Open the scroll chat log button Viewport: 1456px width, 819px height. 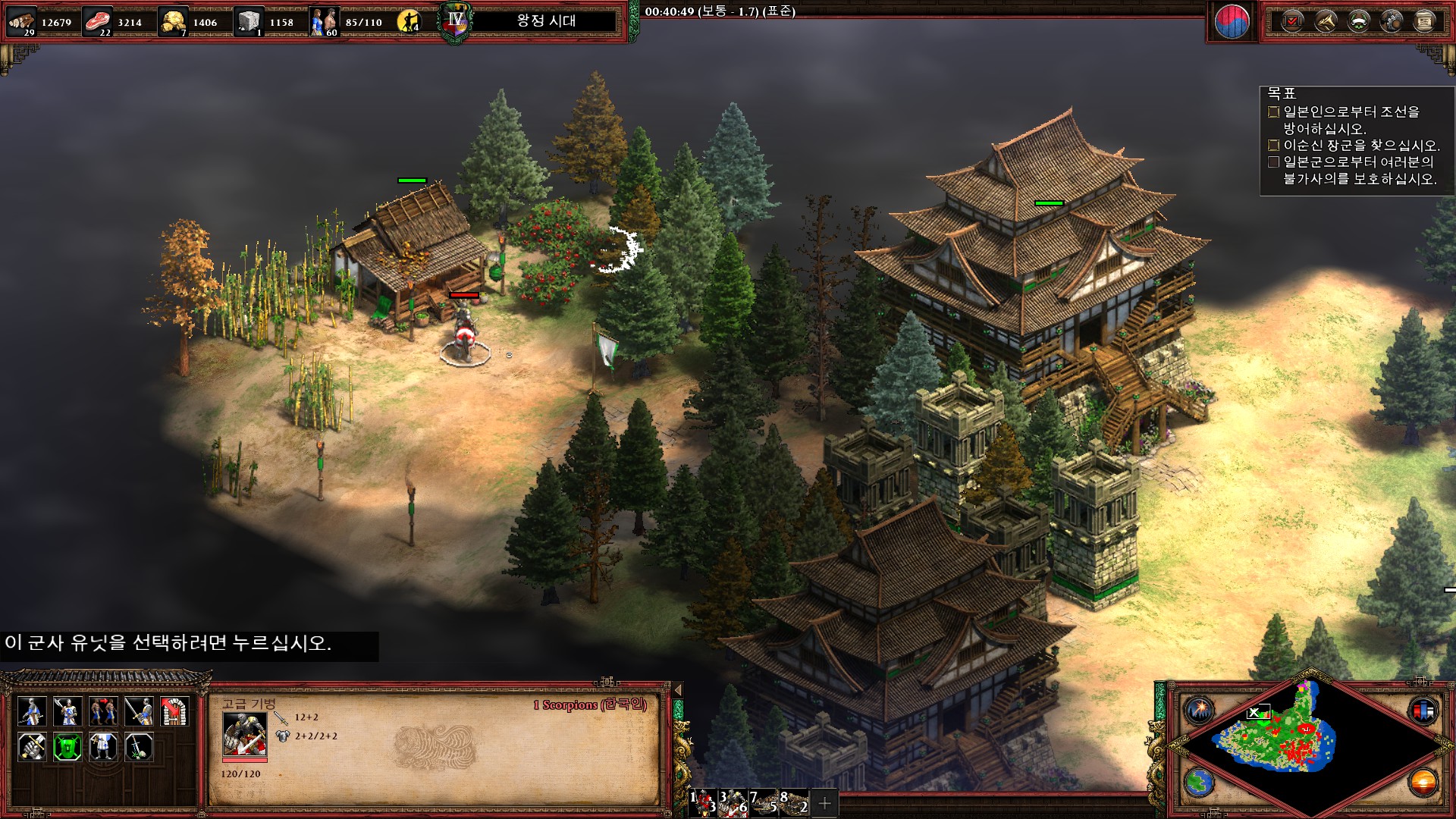pos(1424,21)
